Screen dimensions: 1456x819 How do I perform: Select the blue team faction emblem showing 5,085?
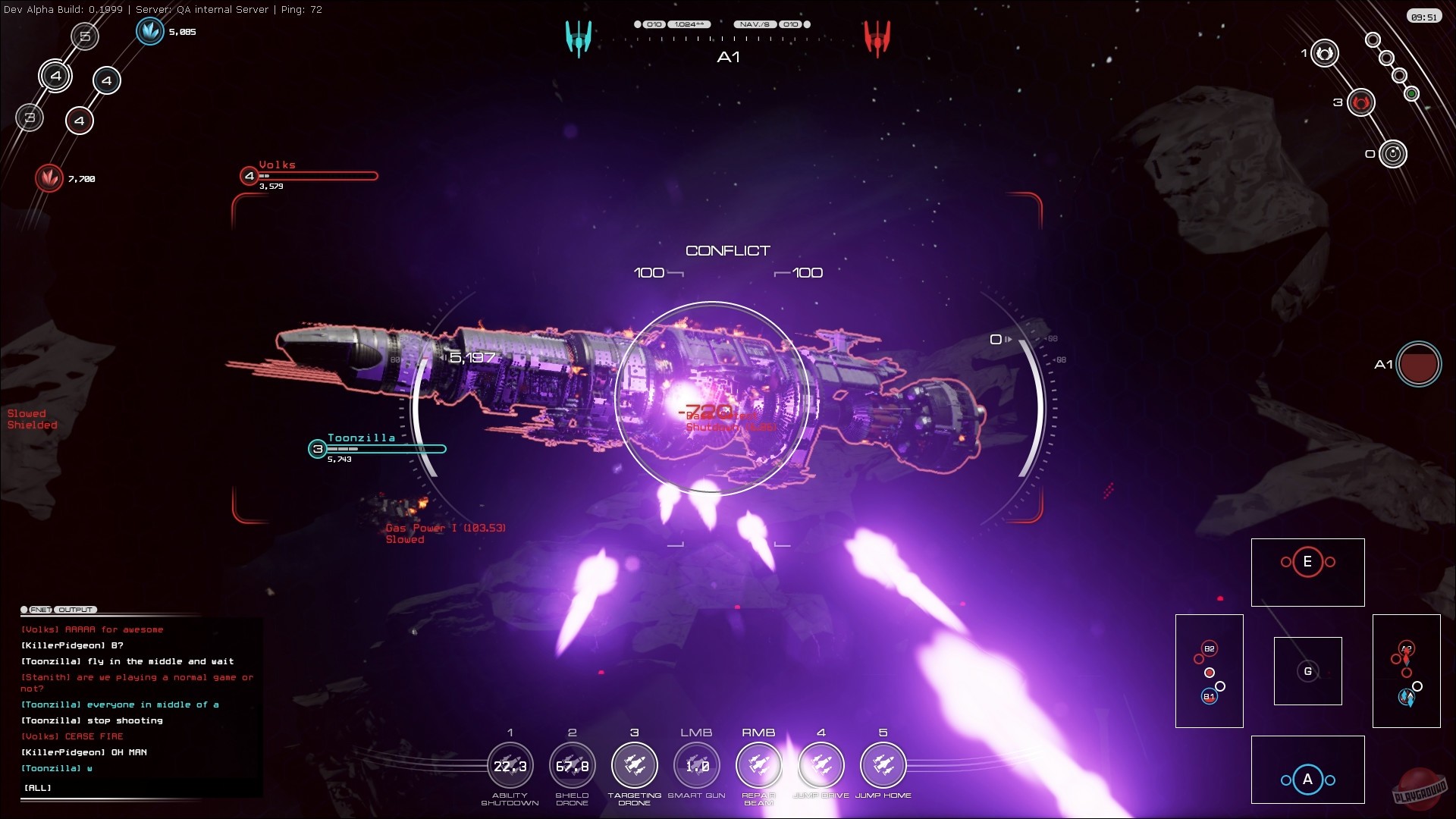coord(150,30)
